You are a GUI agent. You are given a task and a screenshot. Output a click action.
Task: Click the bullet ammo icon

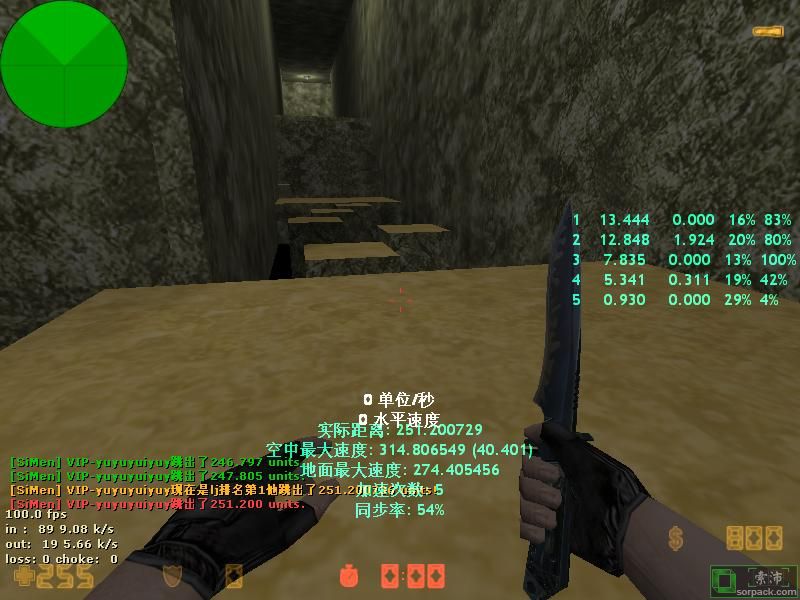click(x=767, y=32)
